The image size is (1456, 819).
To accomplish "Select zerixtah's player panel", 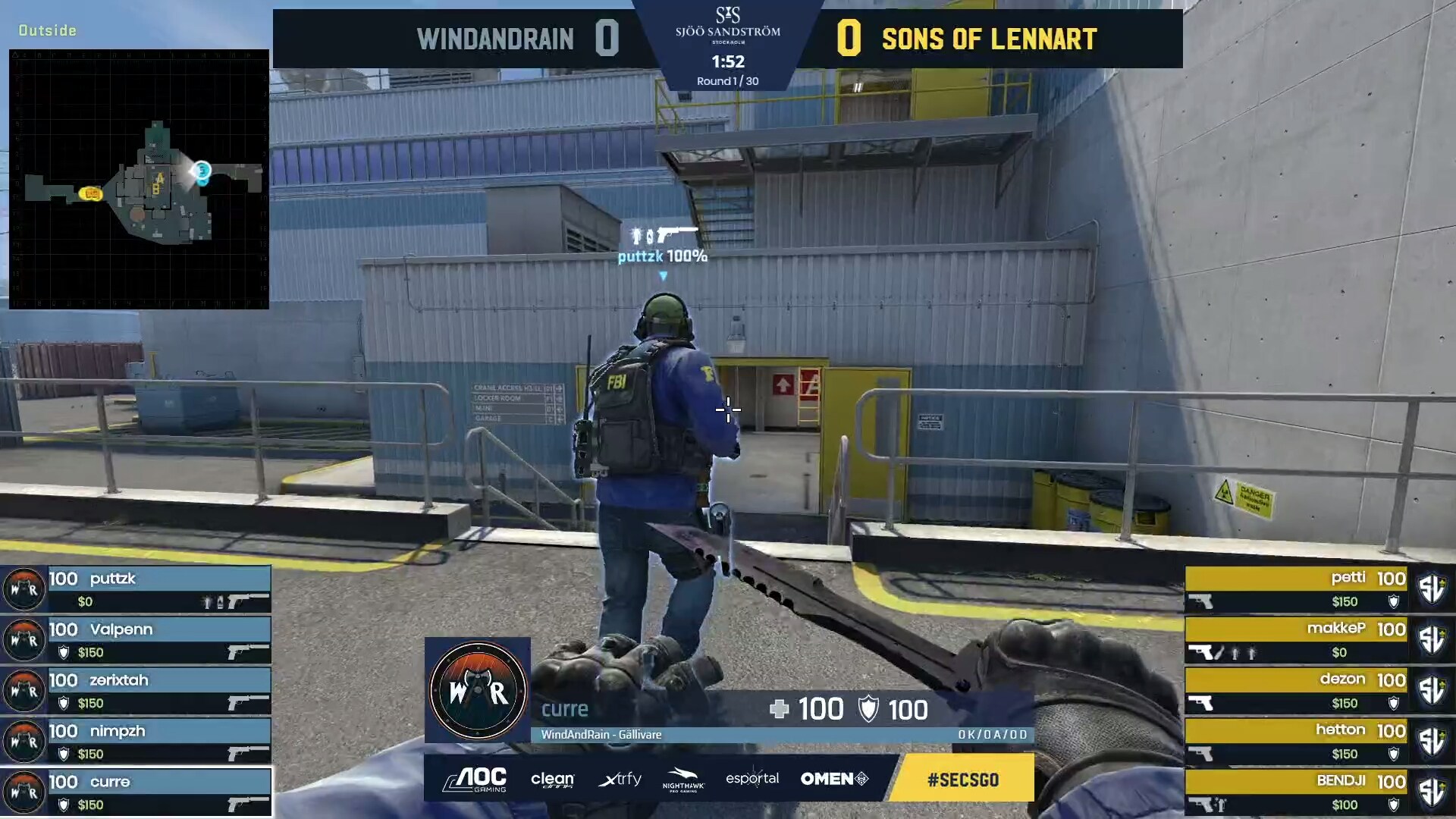I will pos(136,691).
